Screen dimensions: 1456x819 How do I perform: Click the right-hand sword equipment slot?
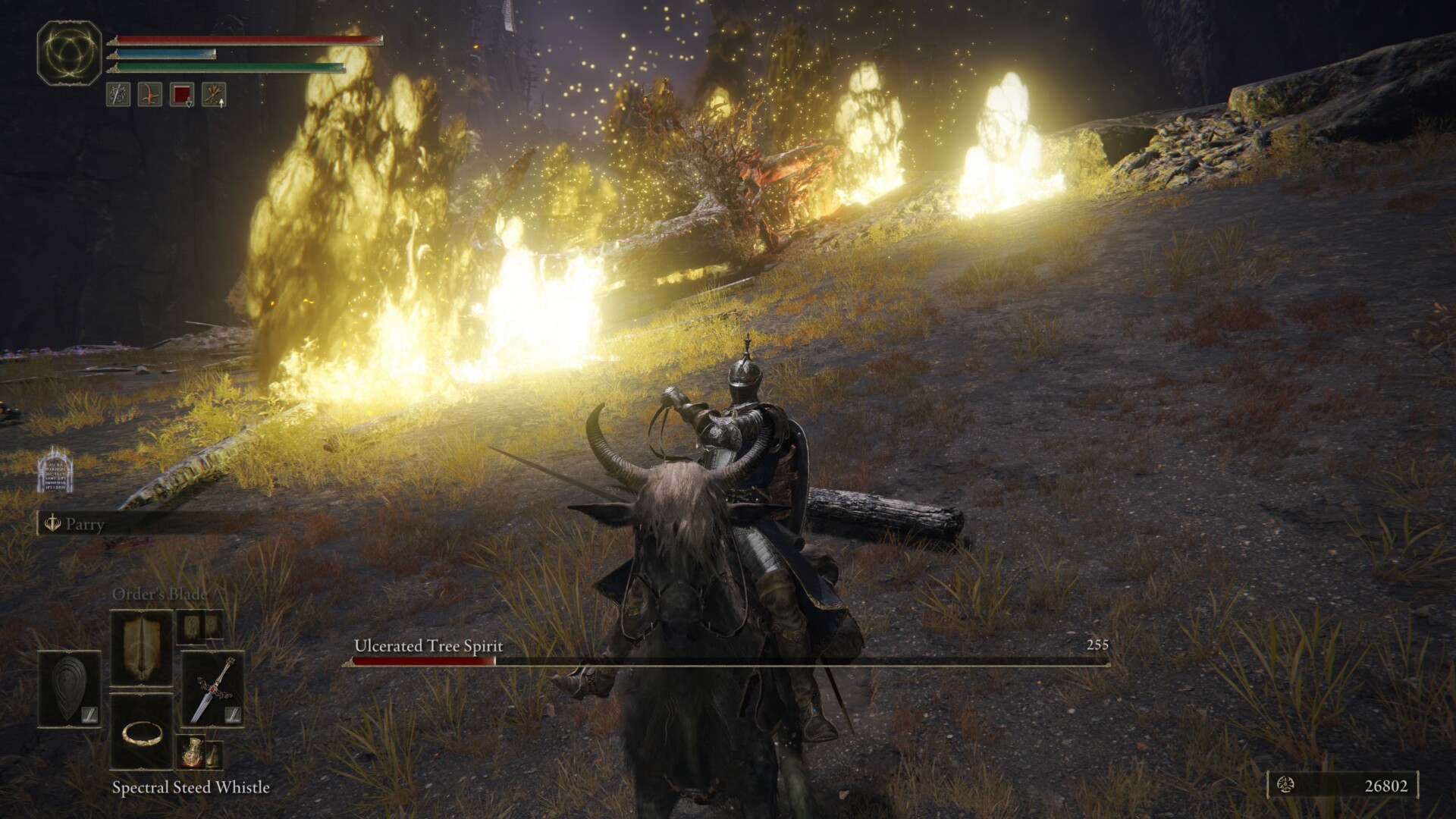[212, 689]
